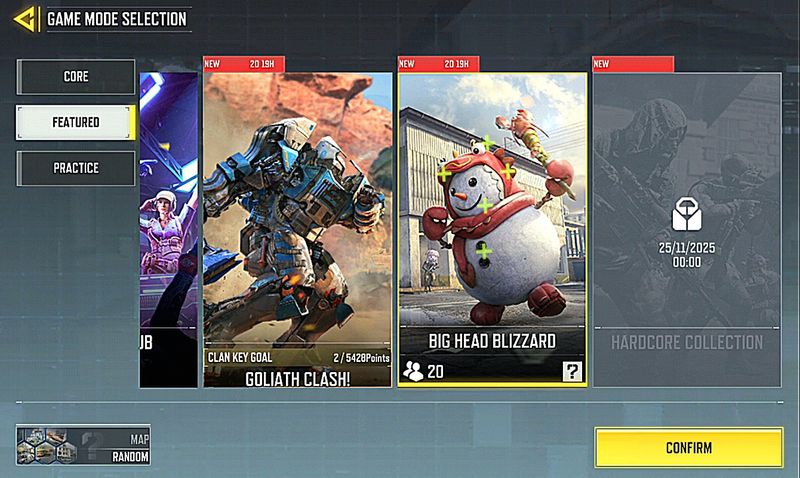Open the random map selector

coord(83,445)
